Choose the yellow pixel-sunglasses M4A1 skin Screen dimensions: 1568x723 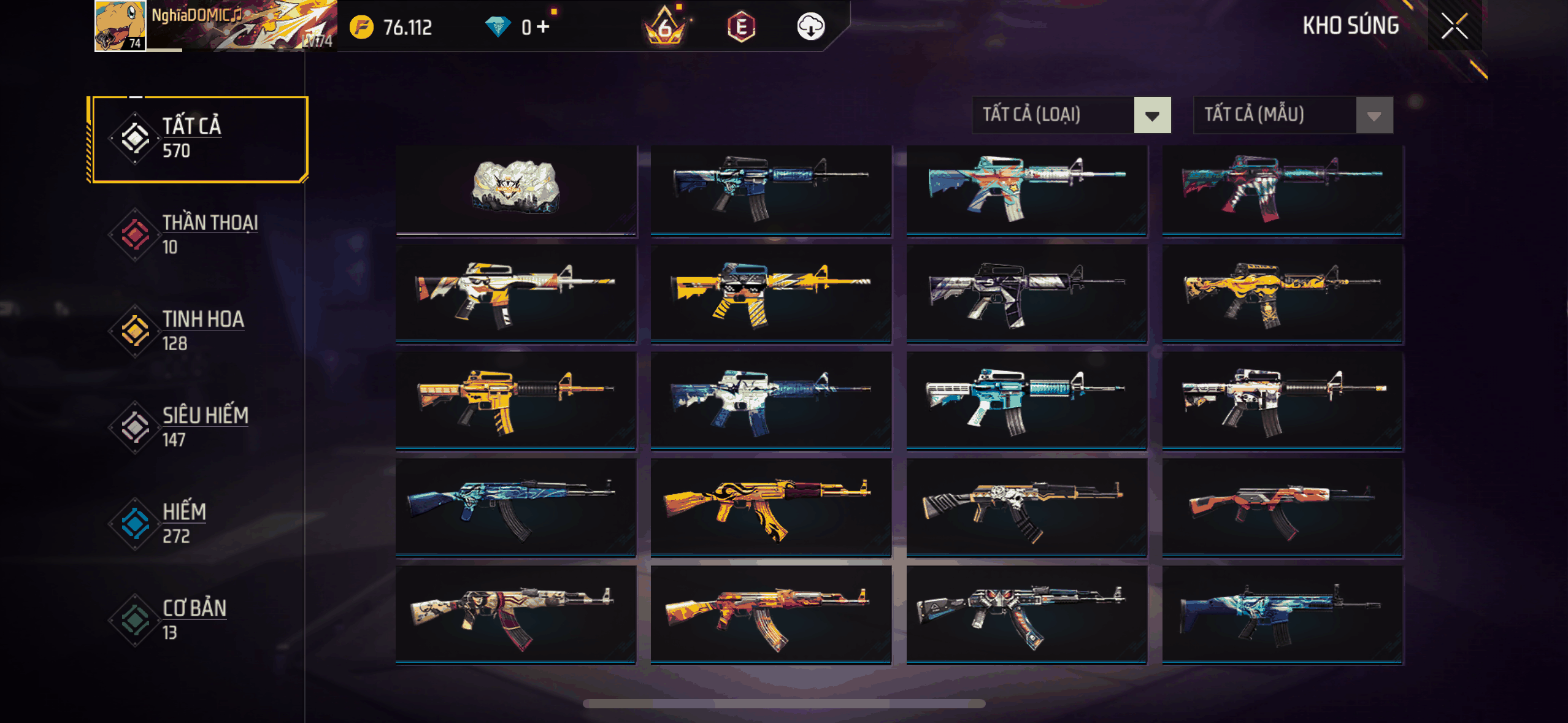click(771, 293)
